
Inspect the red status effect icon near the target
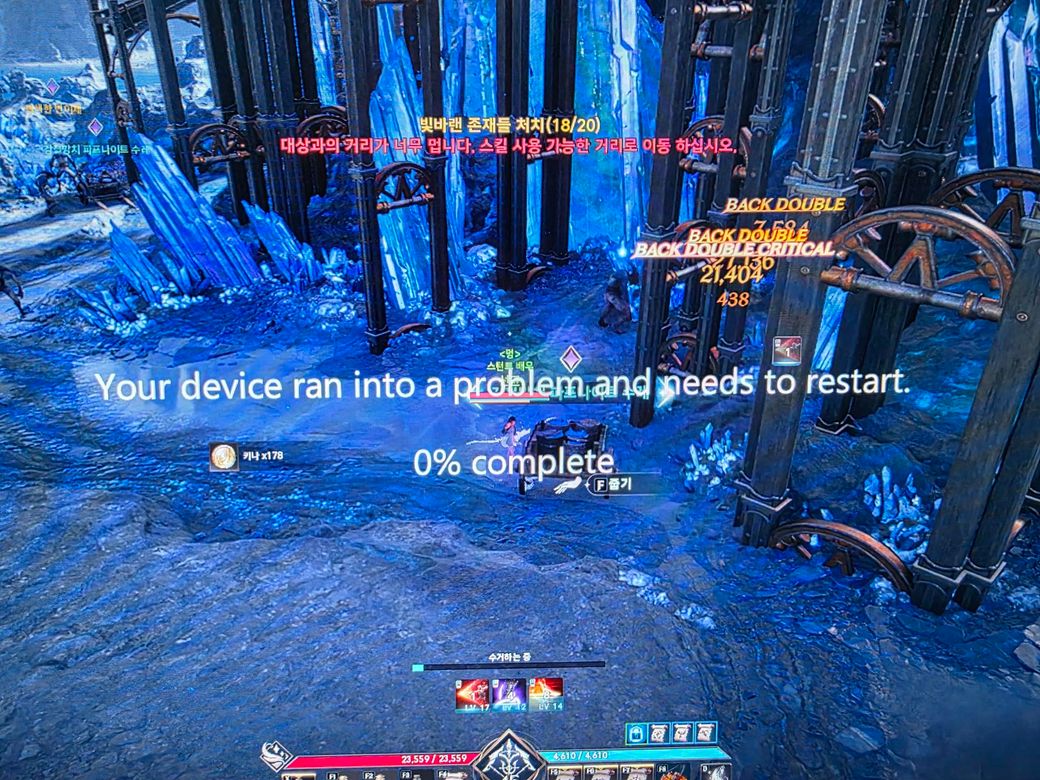coord(787,351)
